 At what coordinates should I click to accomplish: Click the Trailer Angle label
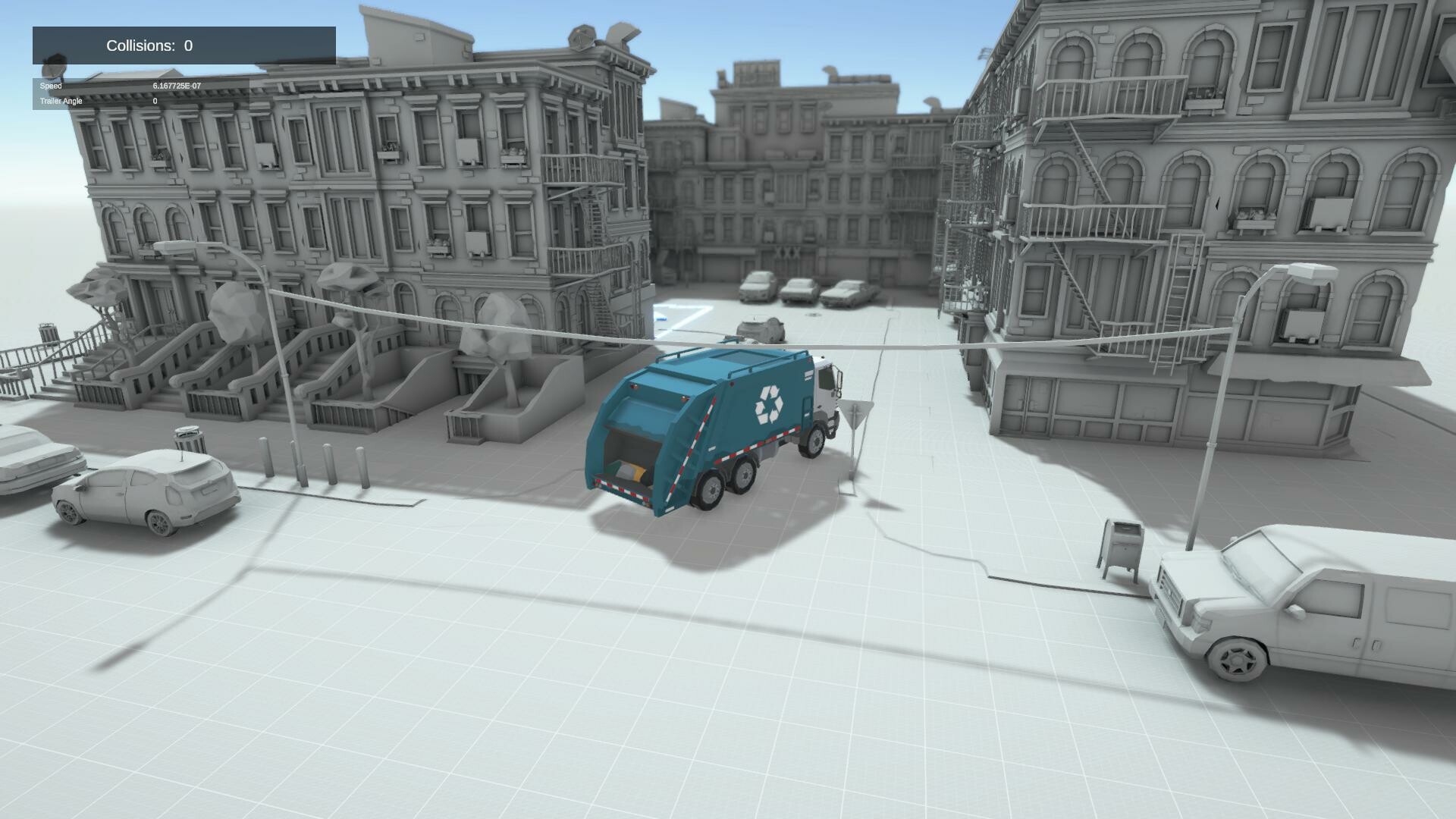59,100
